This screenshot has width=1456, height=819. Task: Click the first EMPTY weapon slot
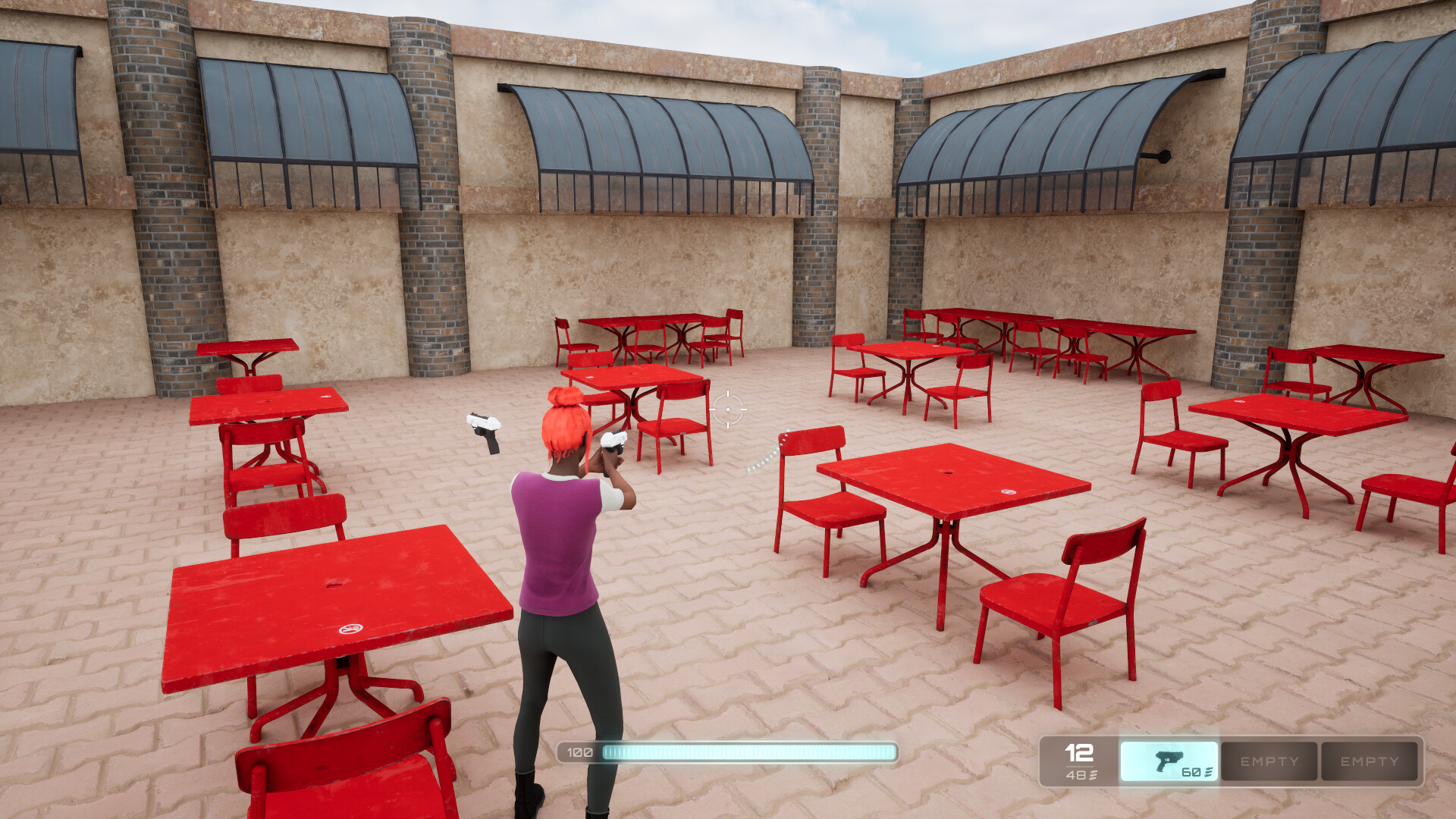pyautogui.click(x=1269, y=761)
